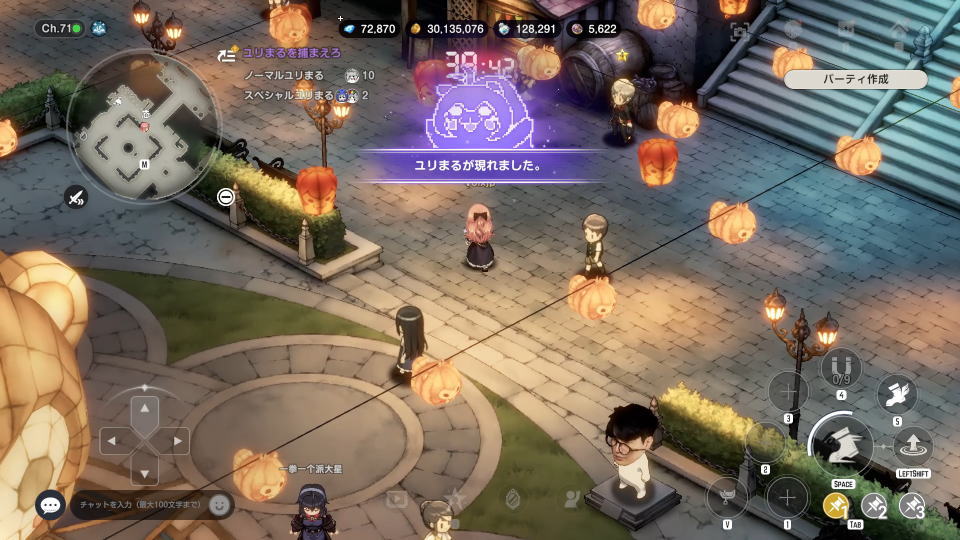
Task: Activate the winged boot skill
Action: tap(897, 394)
